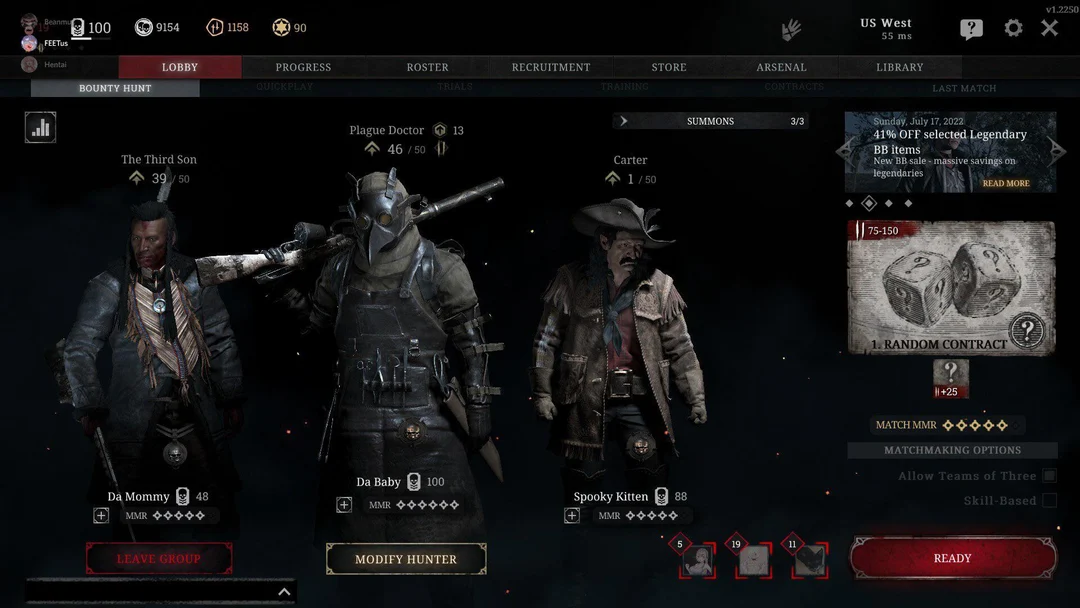
Task: Enable the Skill-Based matchmaking checkbox
Action: 1049,500
